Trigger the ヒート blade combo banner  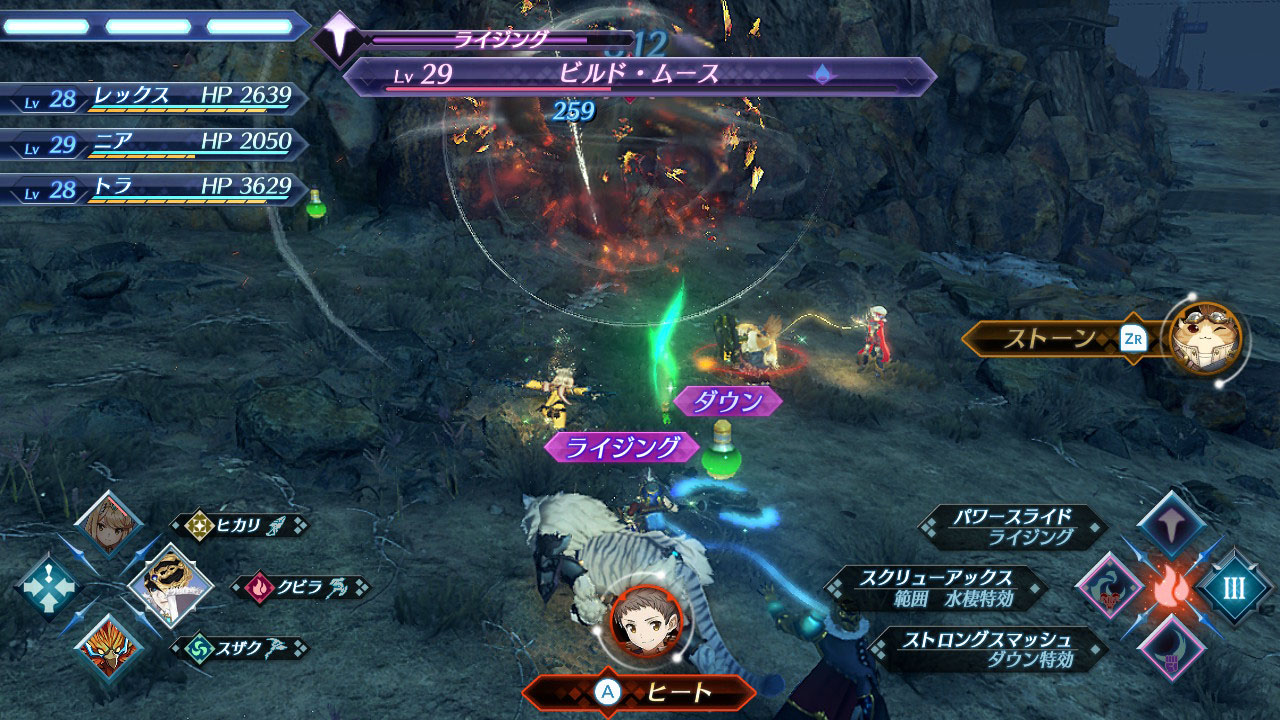pyautogui.click(x=640, y=692)
